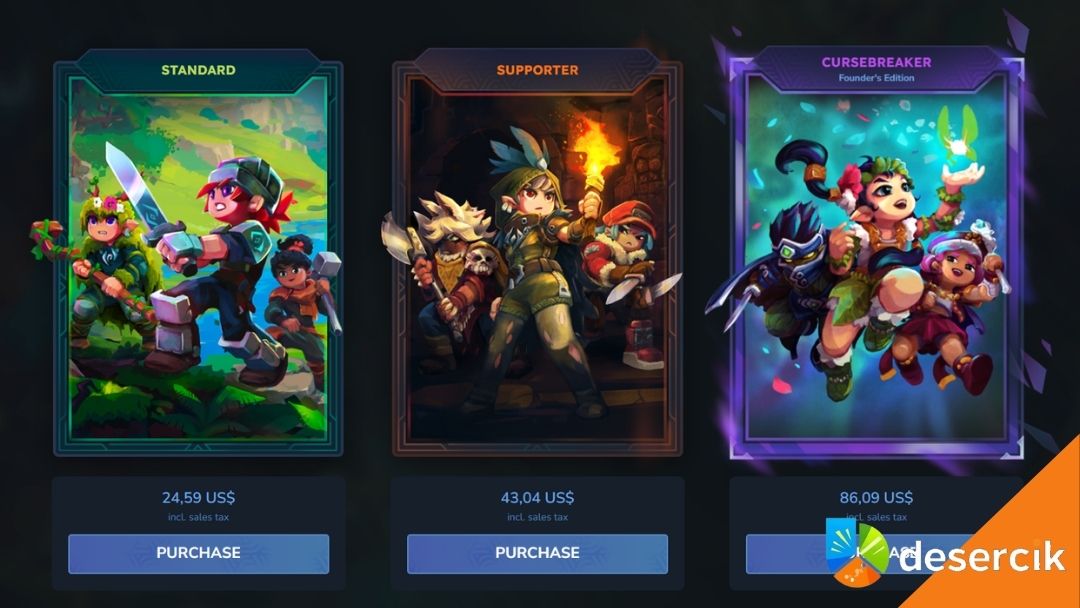This screenshot has width=1080, height=608.
Task: Pick the Cursebreaker Founder's Edition card
Action: tap(875, 260)
